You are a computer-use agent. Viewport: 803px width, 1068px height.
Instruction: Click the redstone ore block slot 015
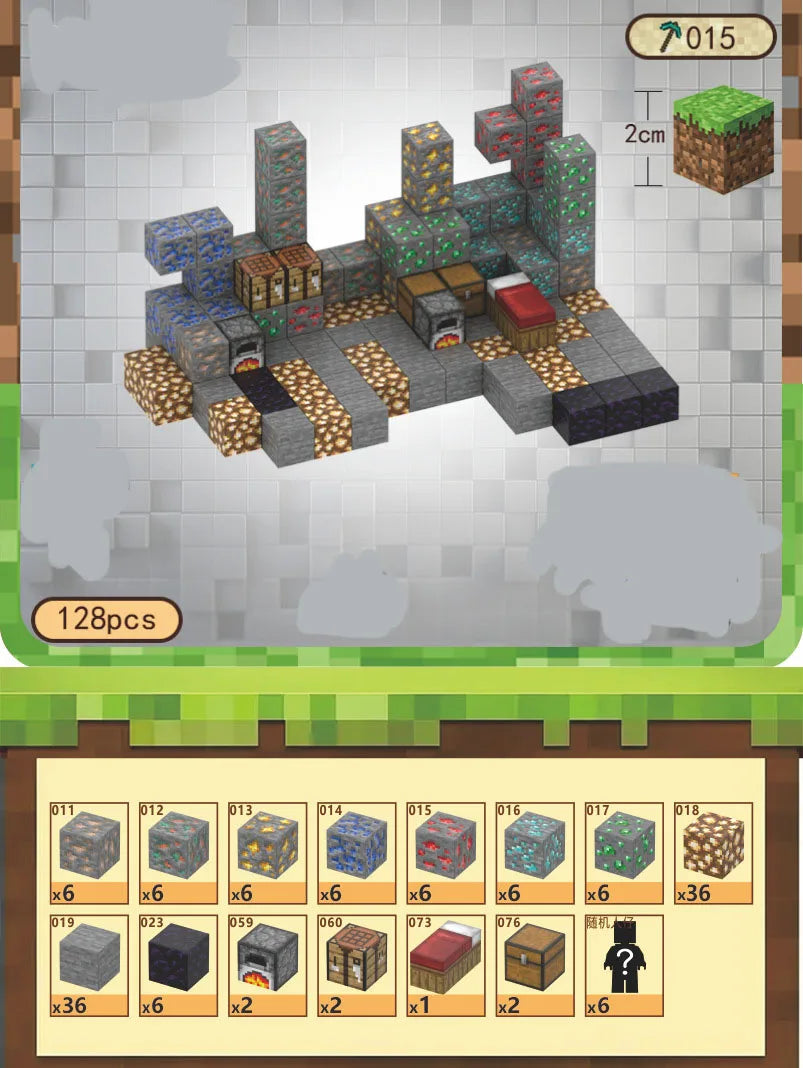point(446,853)
